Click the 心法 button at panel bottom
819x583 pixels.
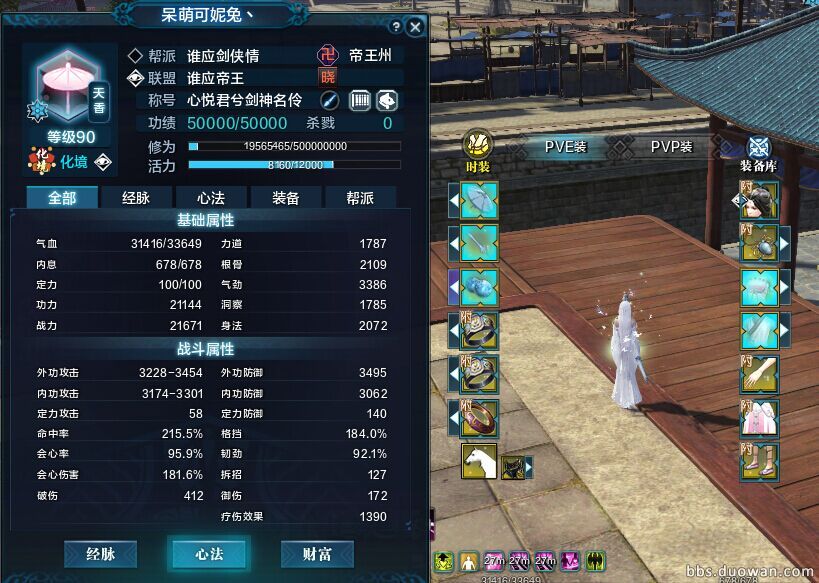pos(209,553)
